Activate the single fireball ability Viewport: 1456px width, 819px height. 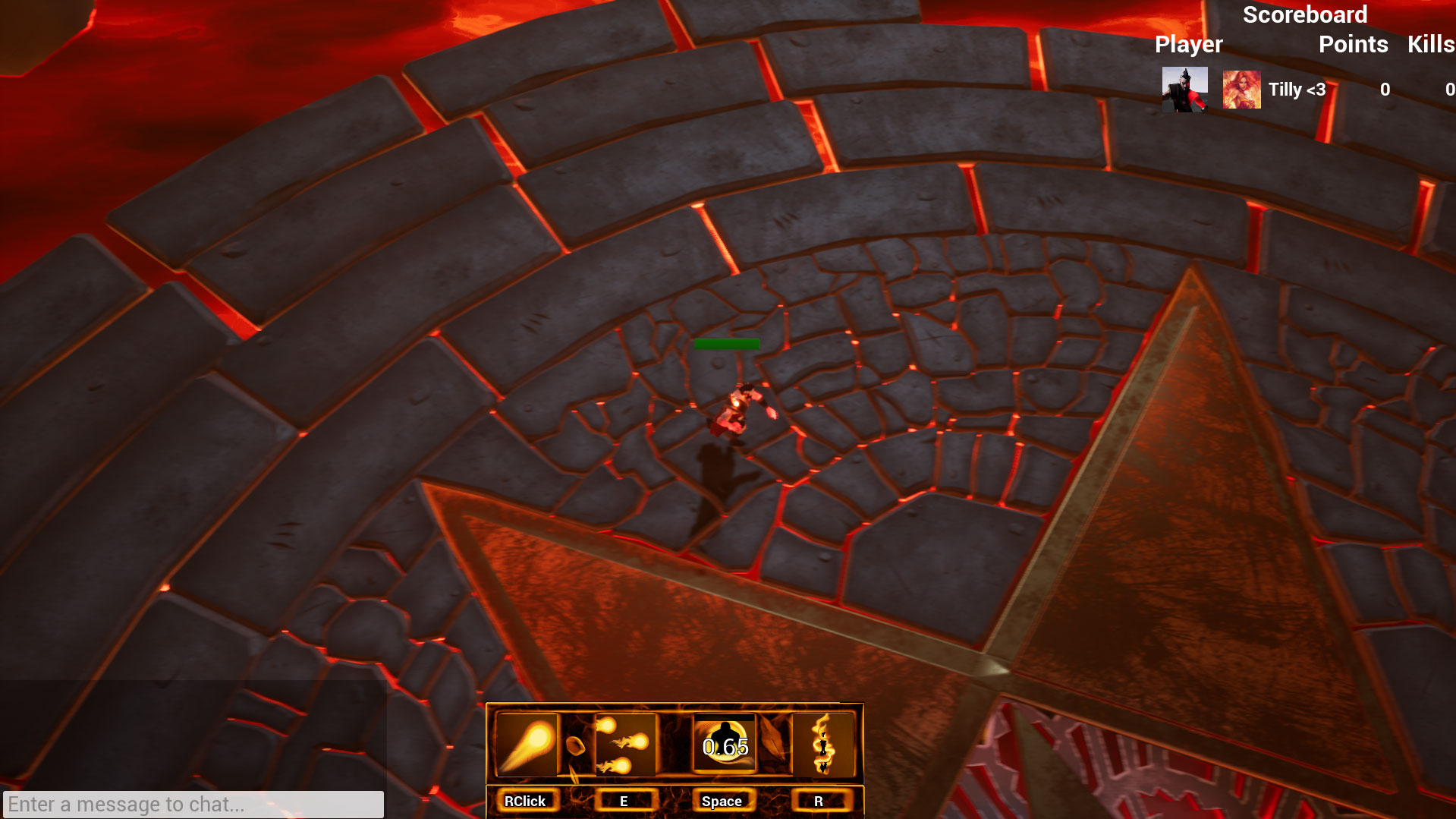tap(527, 745)
